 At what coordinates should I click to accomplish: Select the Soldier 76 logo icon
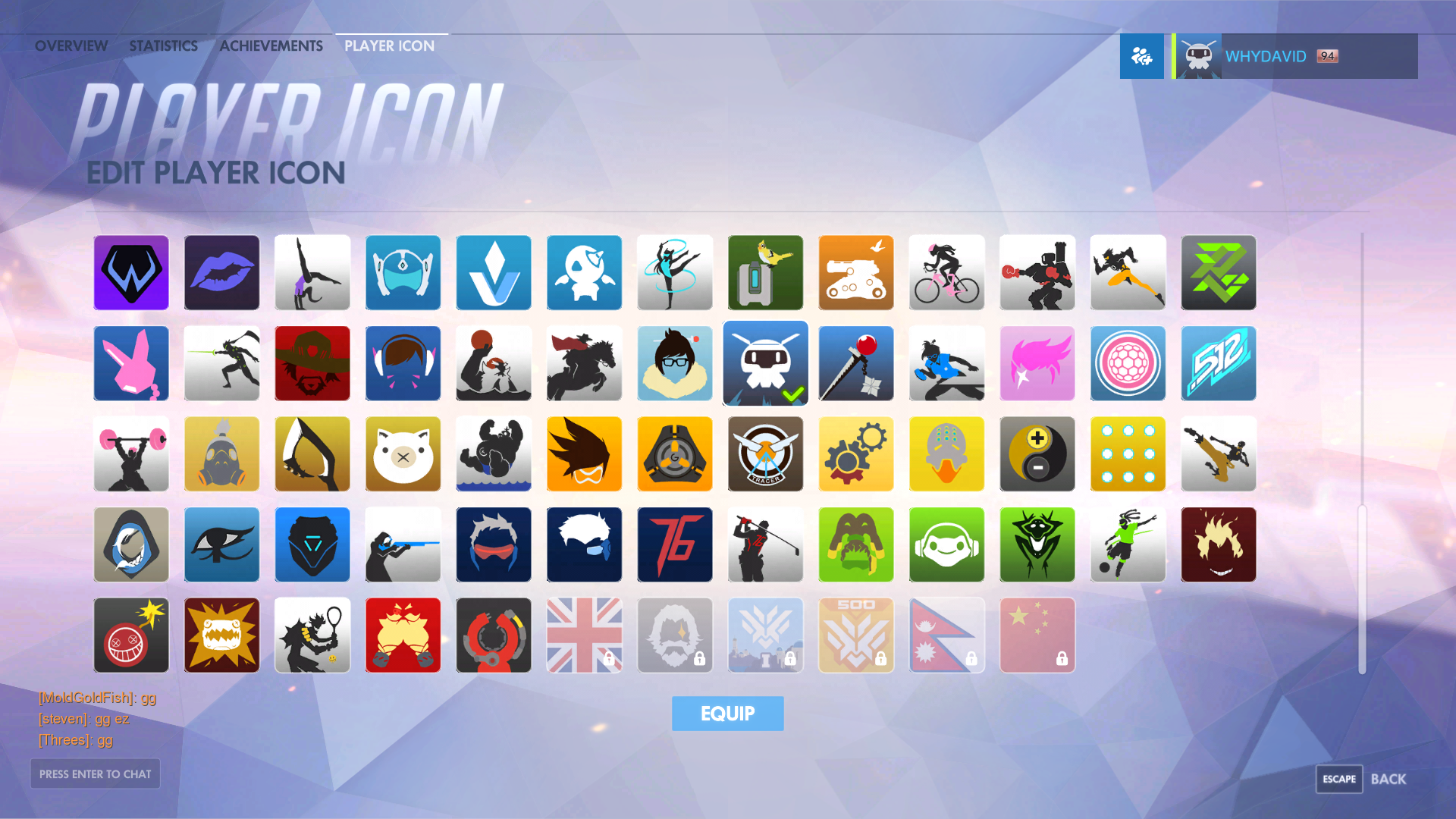tap(675, 544)
